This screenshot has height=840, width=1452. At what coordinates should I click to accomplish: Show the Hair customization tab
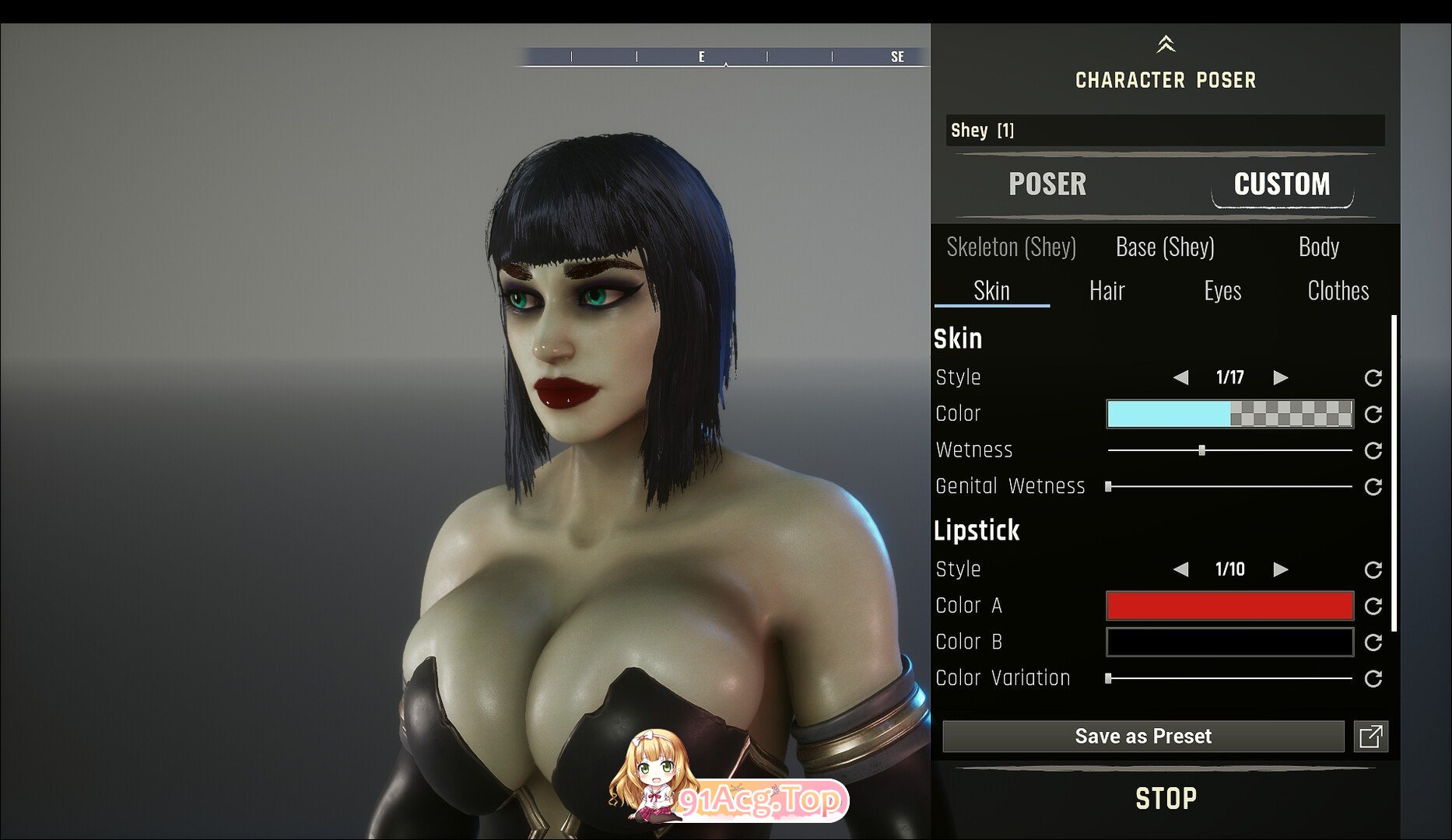1107,291
